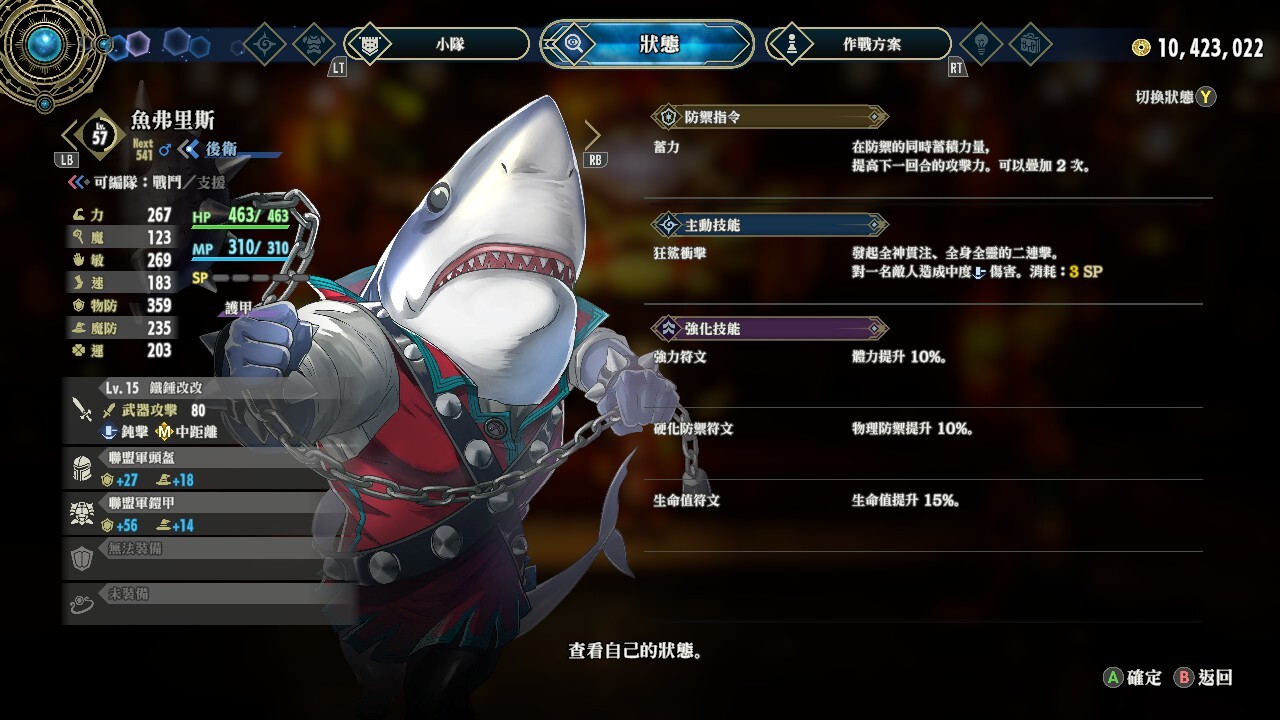Select the 聯盟軍頭盔 helmet slot
This screenshot has height=720, width=1280.
210,469
